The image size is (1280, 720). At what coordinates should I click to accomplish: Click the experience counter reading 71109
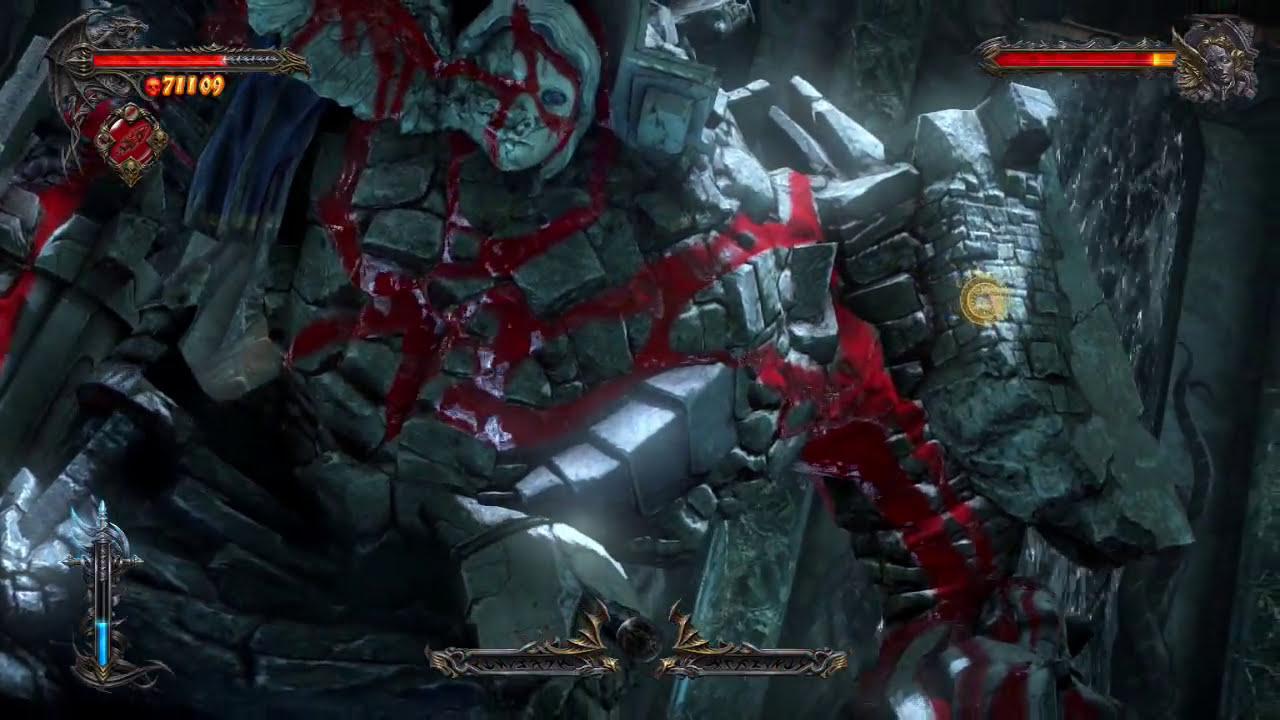tap(192, 86)
